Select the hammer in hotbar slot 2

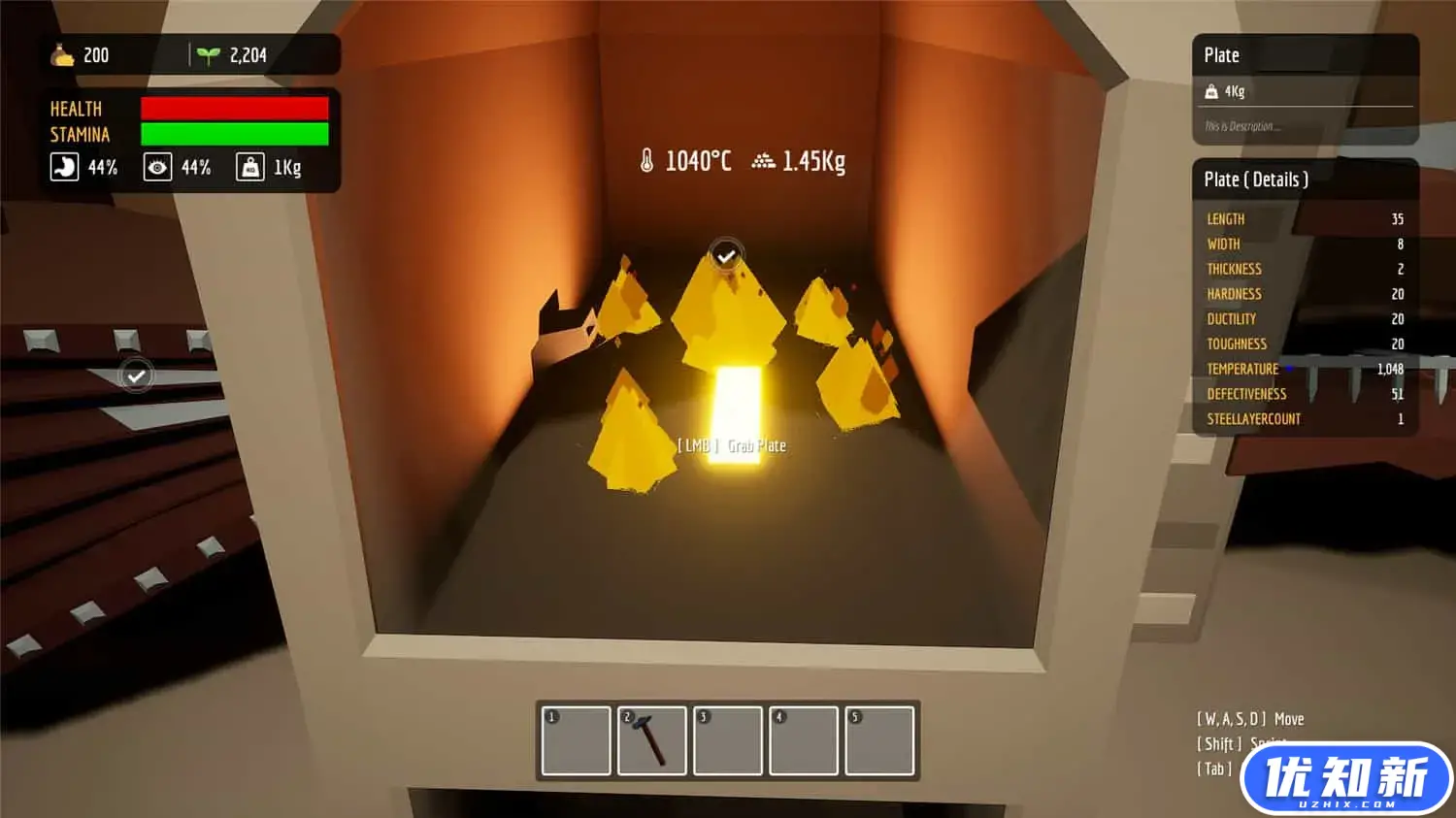coord(651,741)
